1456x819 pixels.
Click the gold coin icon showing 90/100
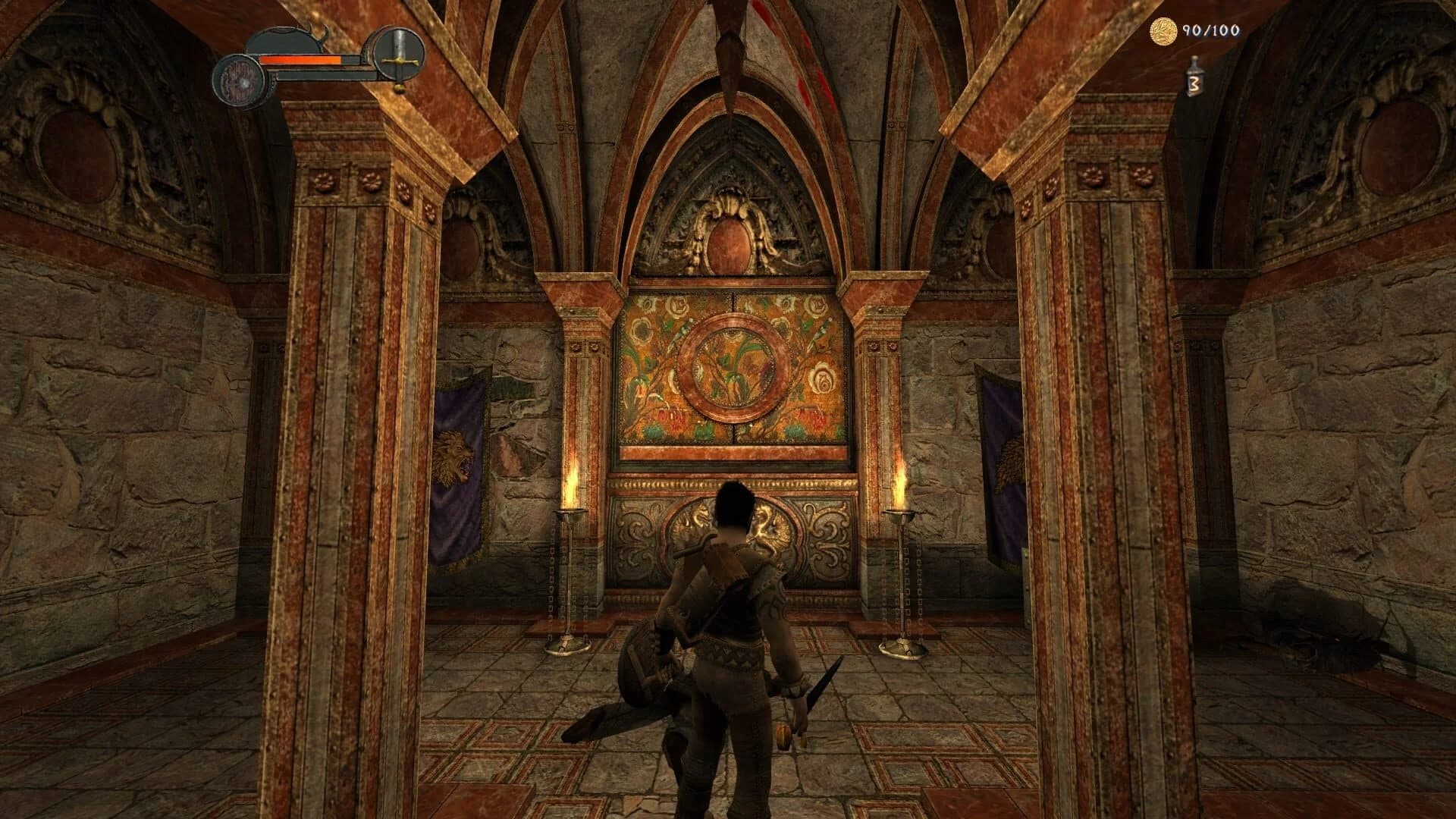click(1166, 32)
